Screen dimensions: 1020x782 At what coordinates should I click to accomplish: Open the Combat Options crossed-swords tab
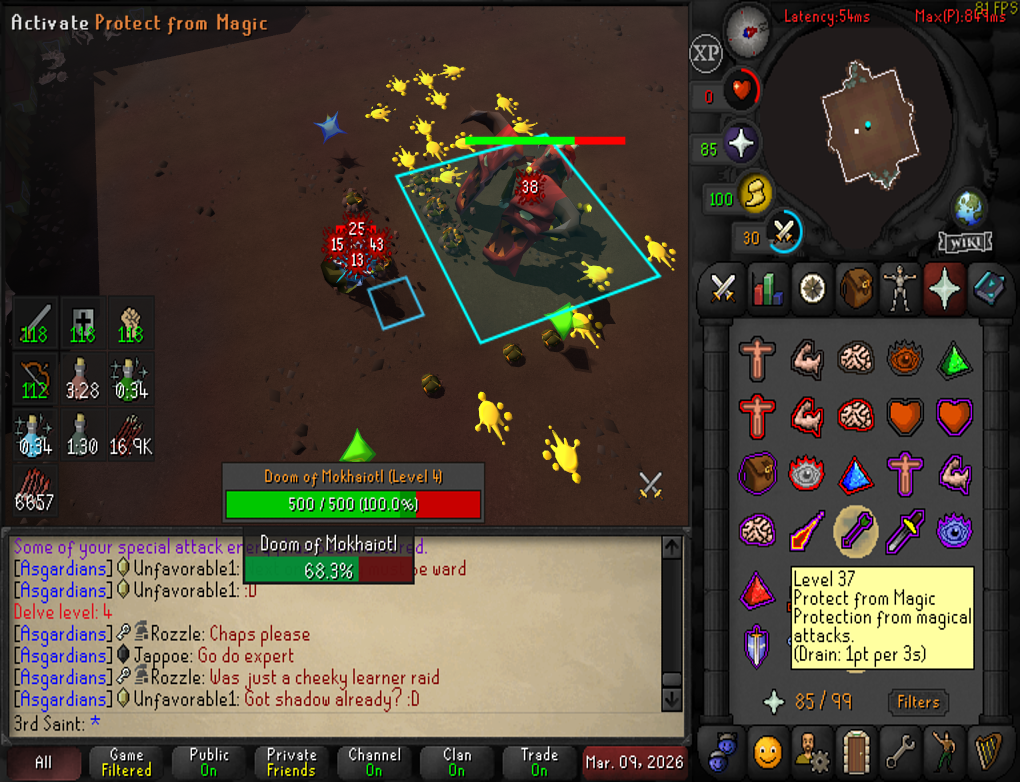722,289
